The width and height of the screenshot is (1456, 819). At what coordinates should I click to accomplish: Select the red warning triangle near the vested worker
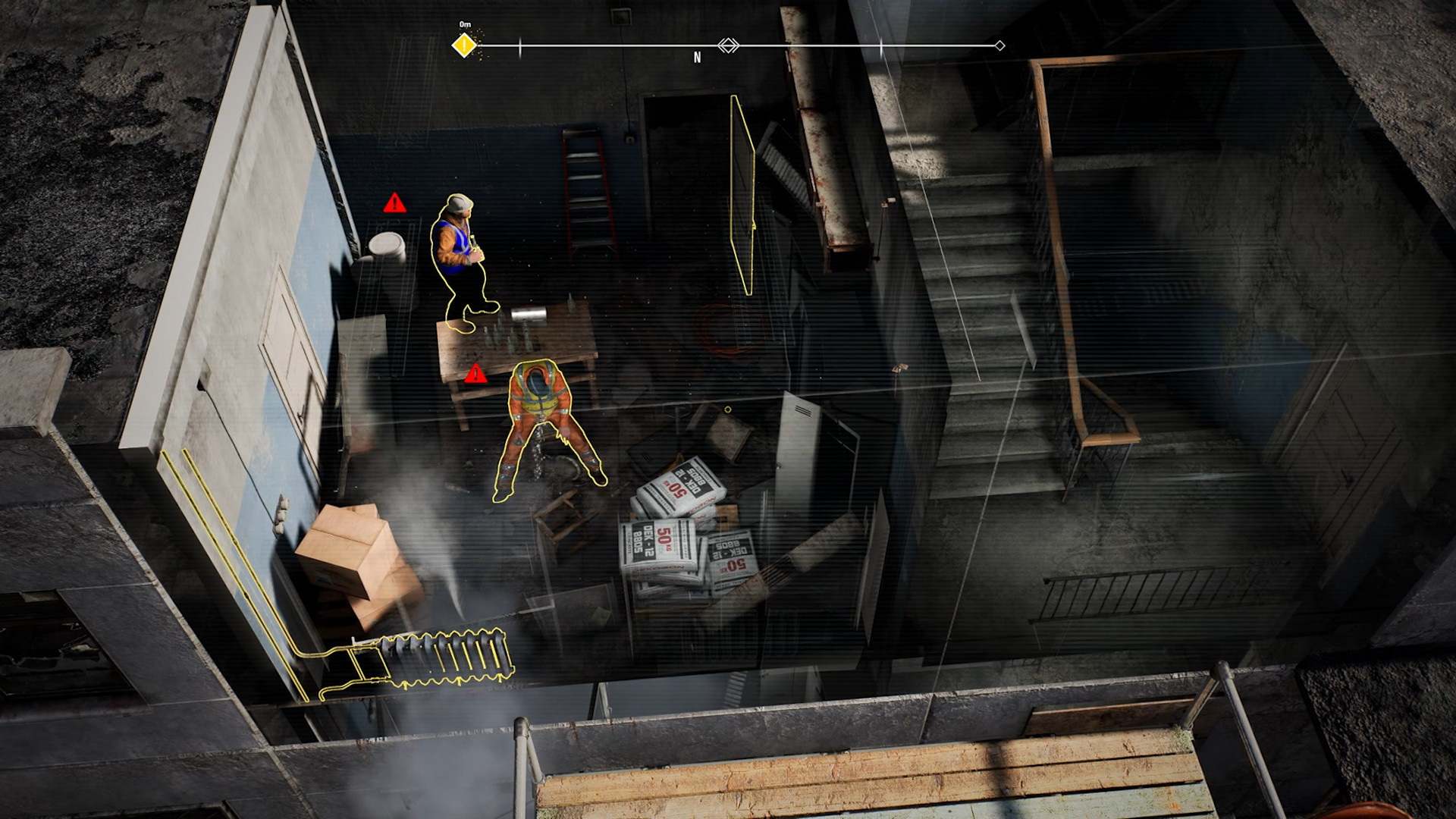click(x=394, y=203)
